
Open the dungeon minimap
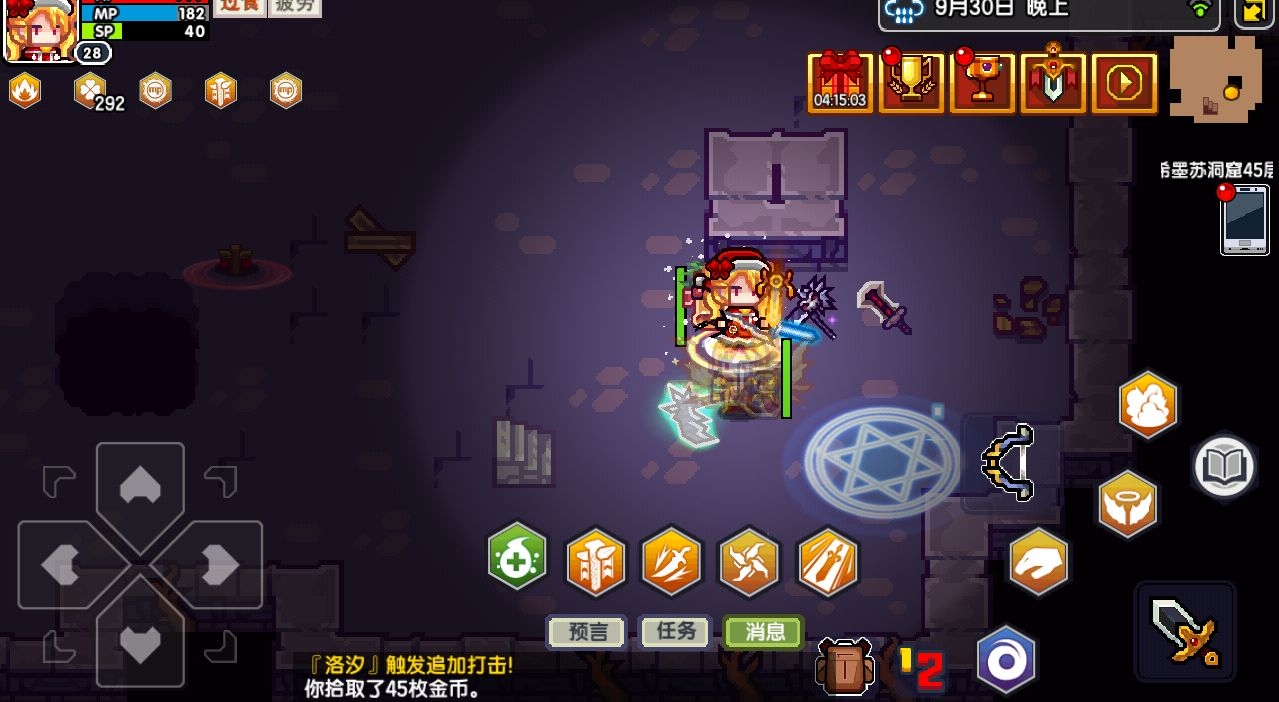1214,80
